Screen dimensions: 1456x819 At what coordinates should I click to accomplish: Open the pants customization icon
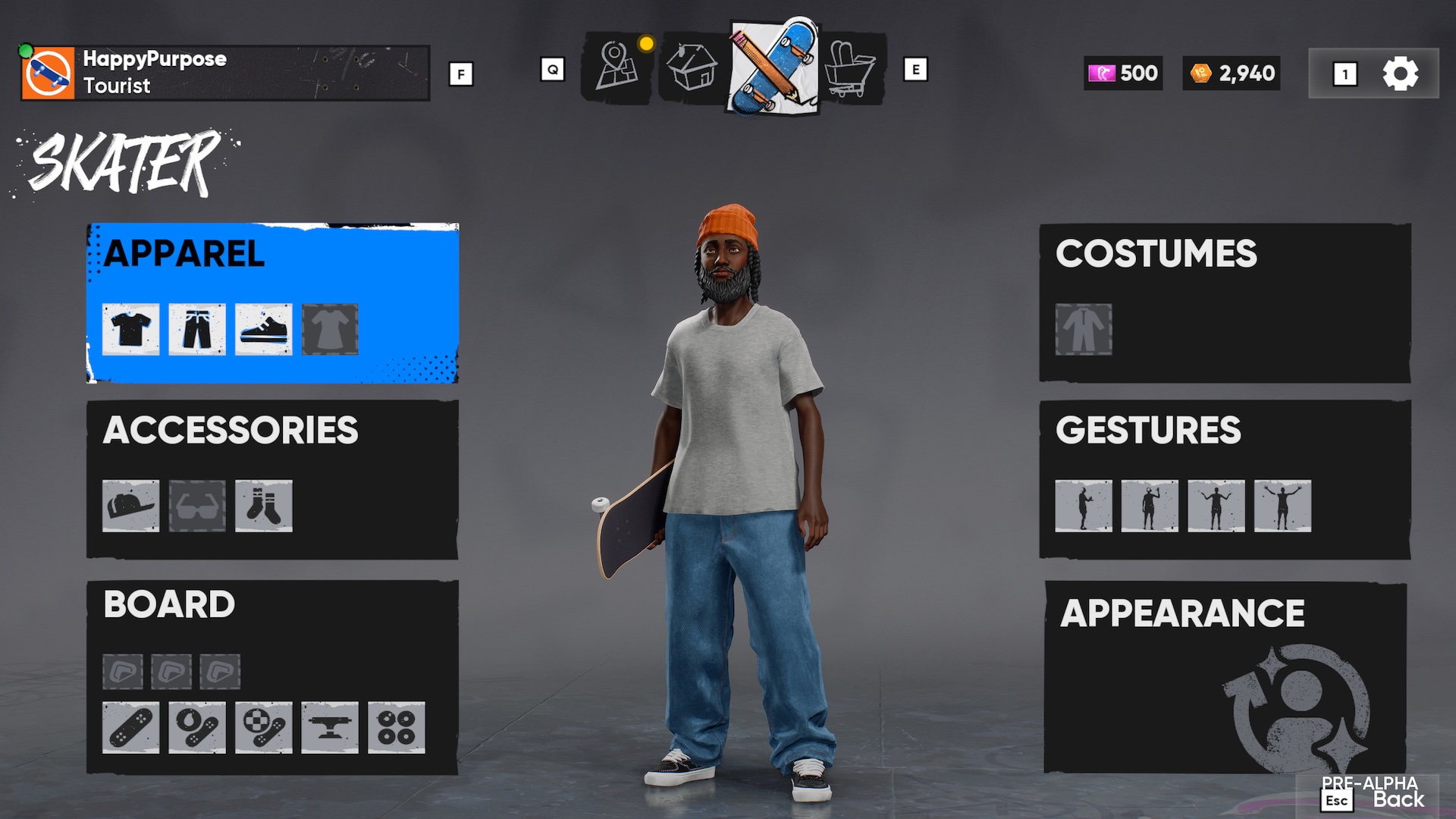click(196, 329)
